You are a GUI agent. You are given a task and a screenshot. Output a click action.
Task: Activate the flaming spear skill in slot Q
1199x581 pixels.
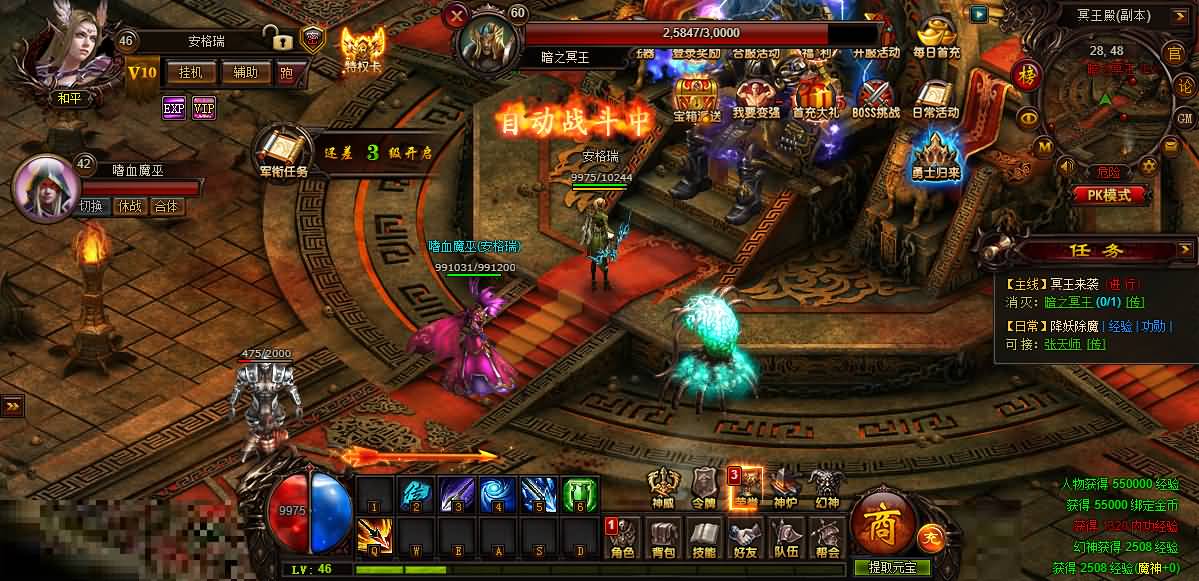pyautogui.click(x=373, y=537)
